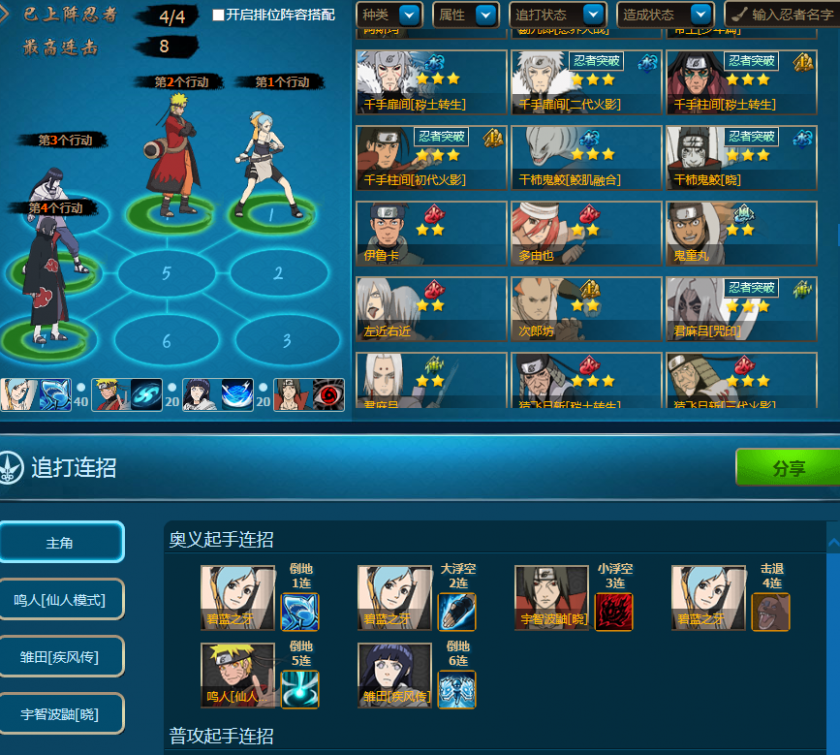Click empty formation slot number 5
The width and height of the screenshot is (840, 755).
[166, 273]
